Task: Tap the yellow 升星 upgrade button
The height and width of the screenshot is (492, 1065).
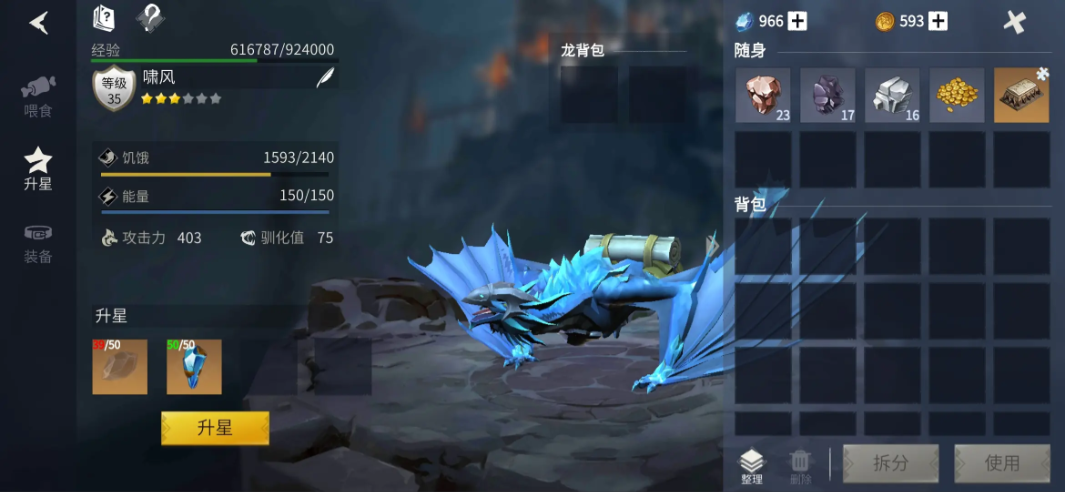Action: [215, 428]
